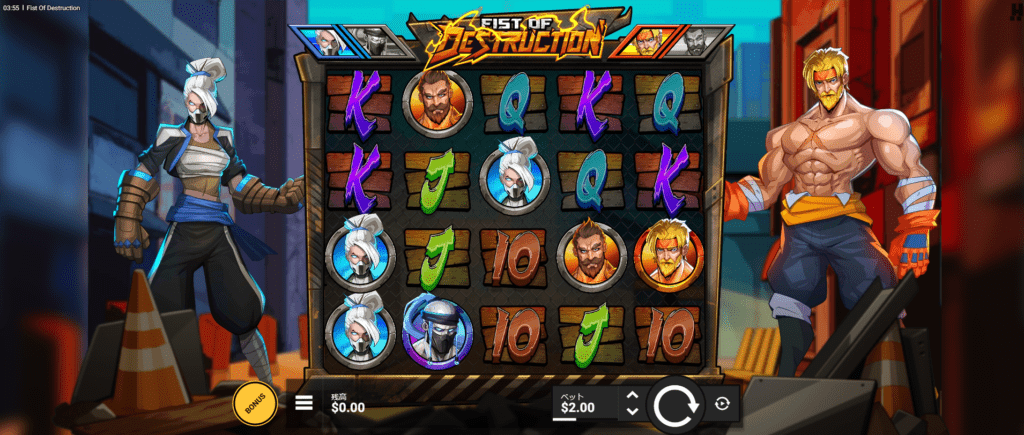Spin the reels with the circular arrow button
The width and height of the screenshot is (1024, 435).
pyautogui.click(x=677, y=404)
